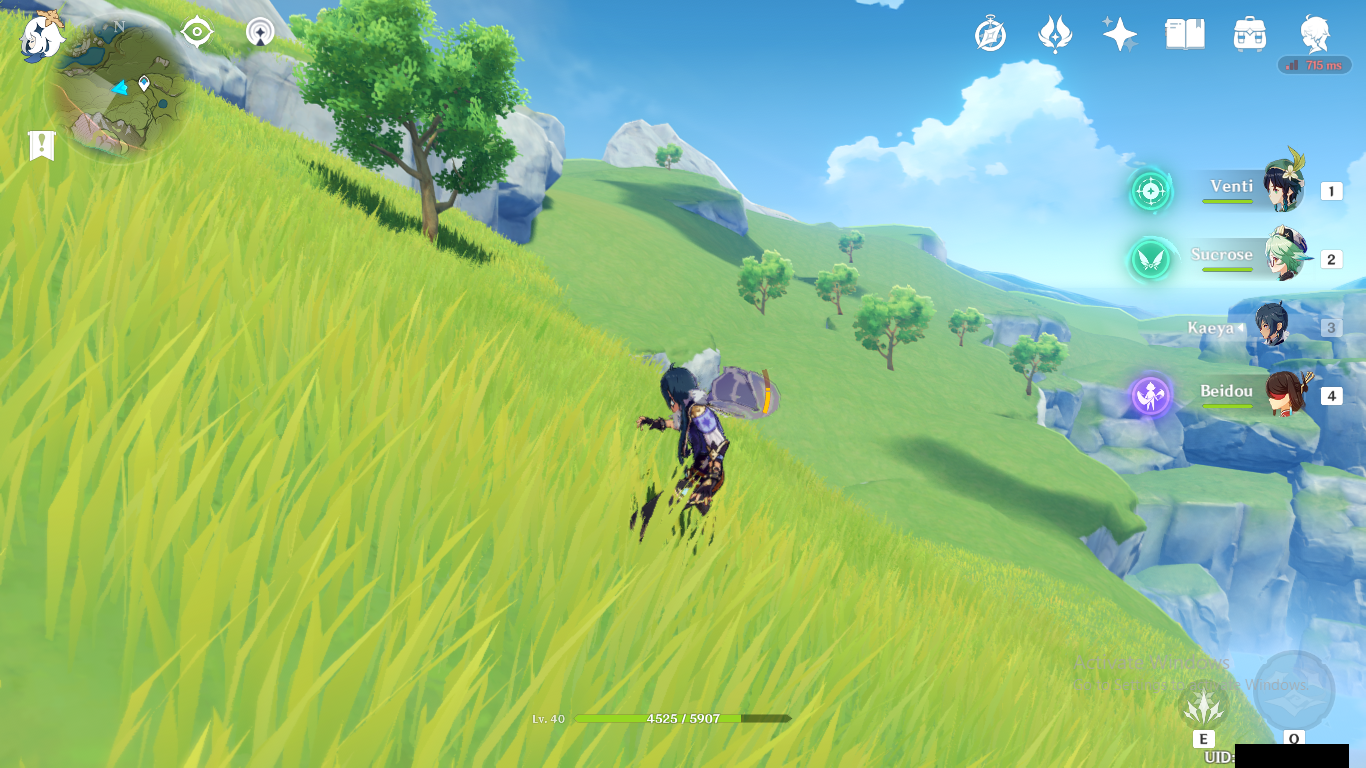
Task: Open the adventurer handbook book icon
Action: (1185, 35)
